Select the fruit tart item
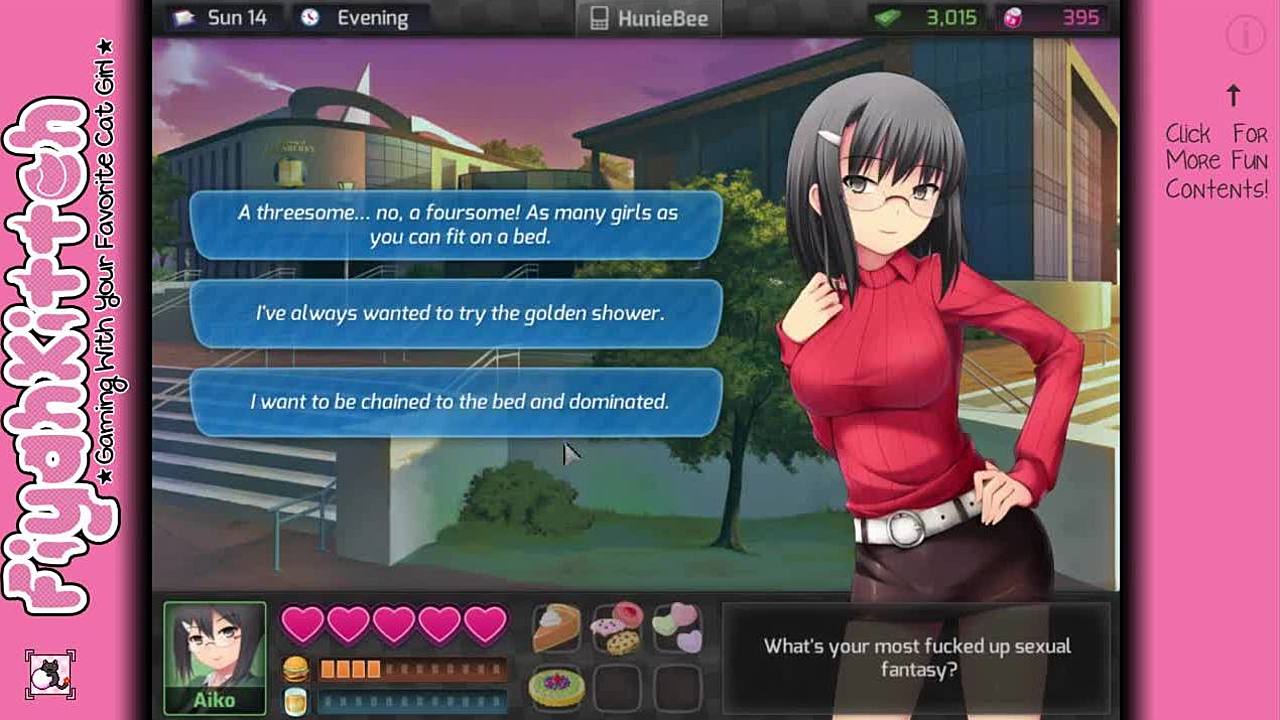 pos(556,687)
